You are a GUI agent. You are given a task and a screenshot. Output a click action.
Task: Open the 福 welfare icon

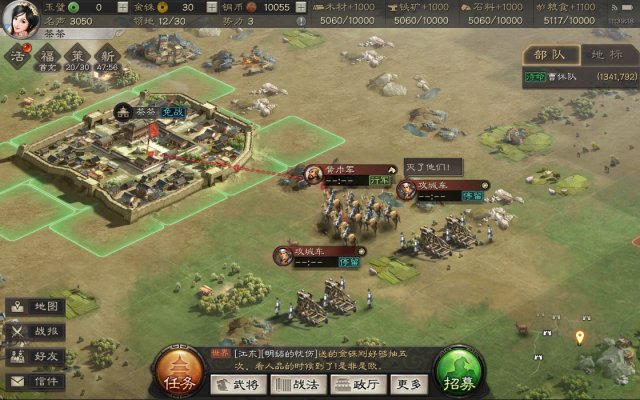click(47, 56)
